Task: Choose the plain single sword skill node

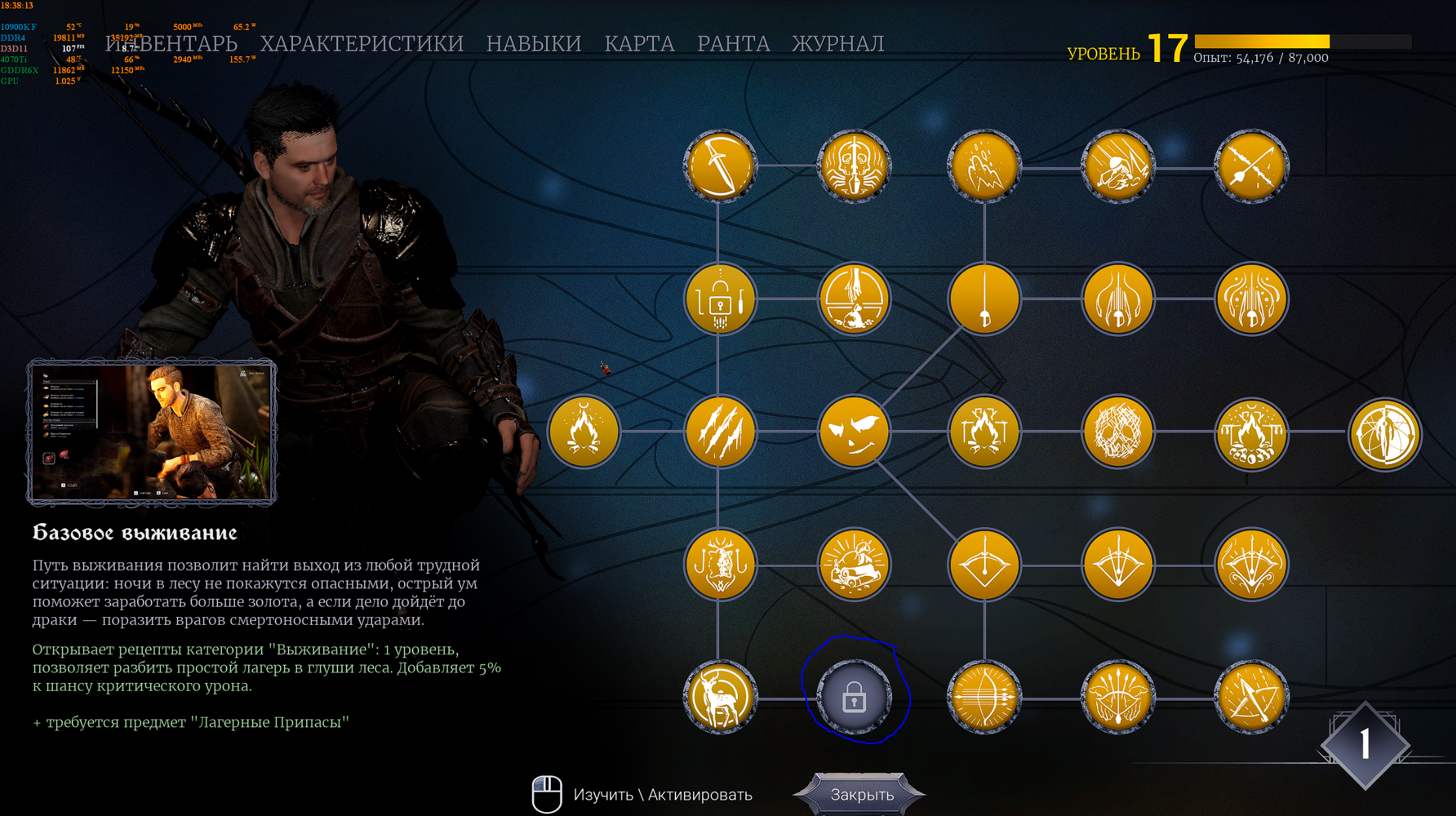Action: 984,299
